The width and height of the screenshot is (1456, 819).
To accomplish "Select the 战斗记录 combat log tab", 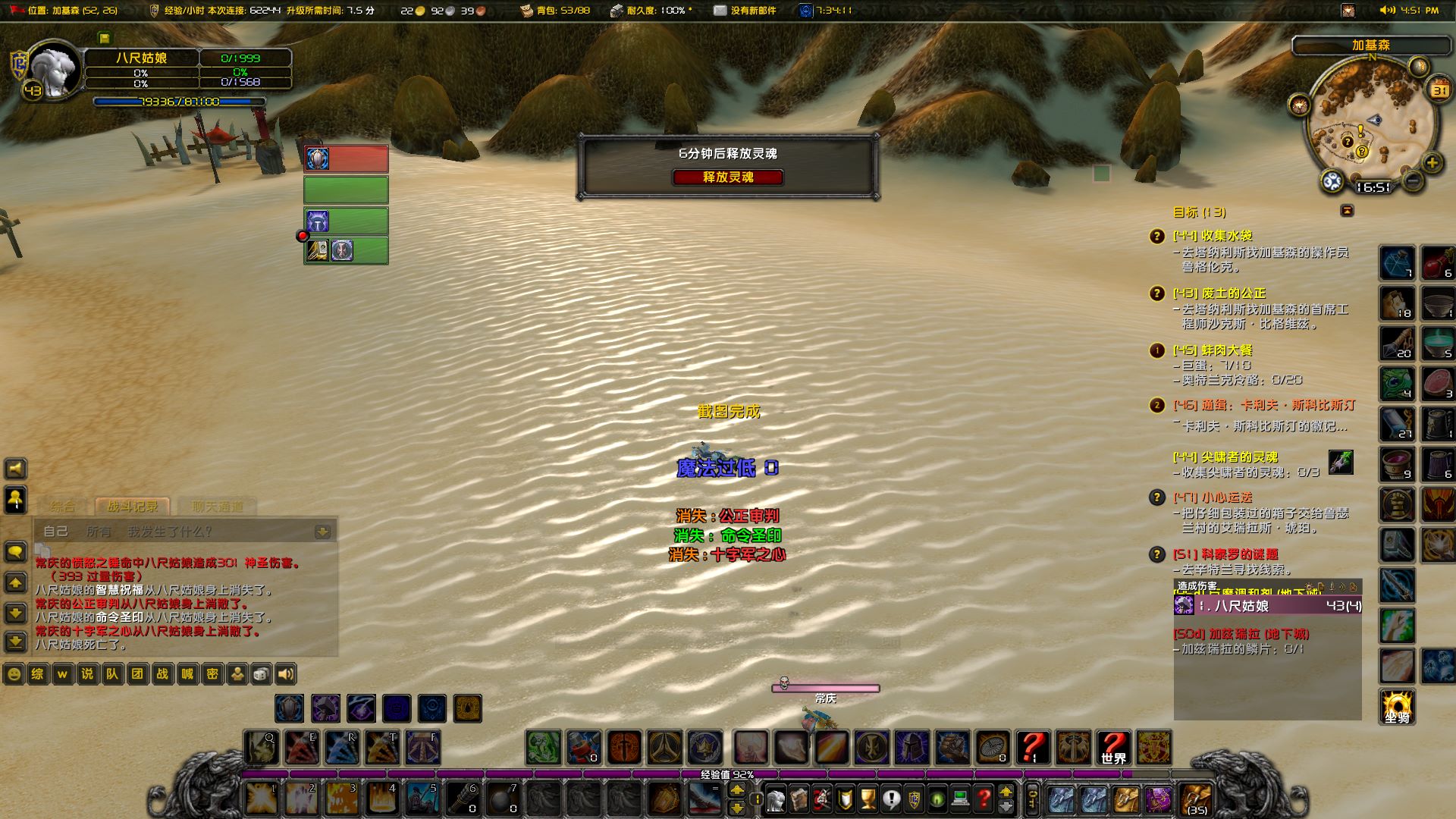I will (133, 507).
